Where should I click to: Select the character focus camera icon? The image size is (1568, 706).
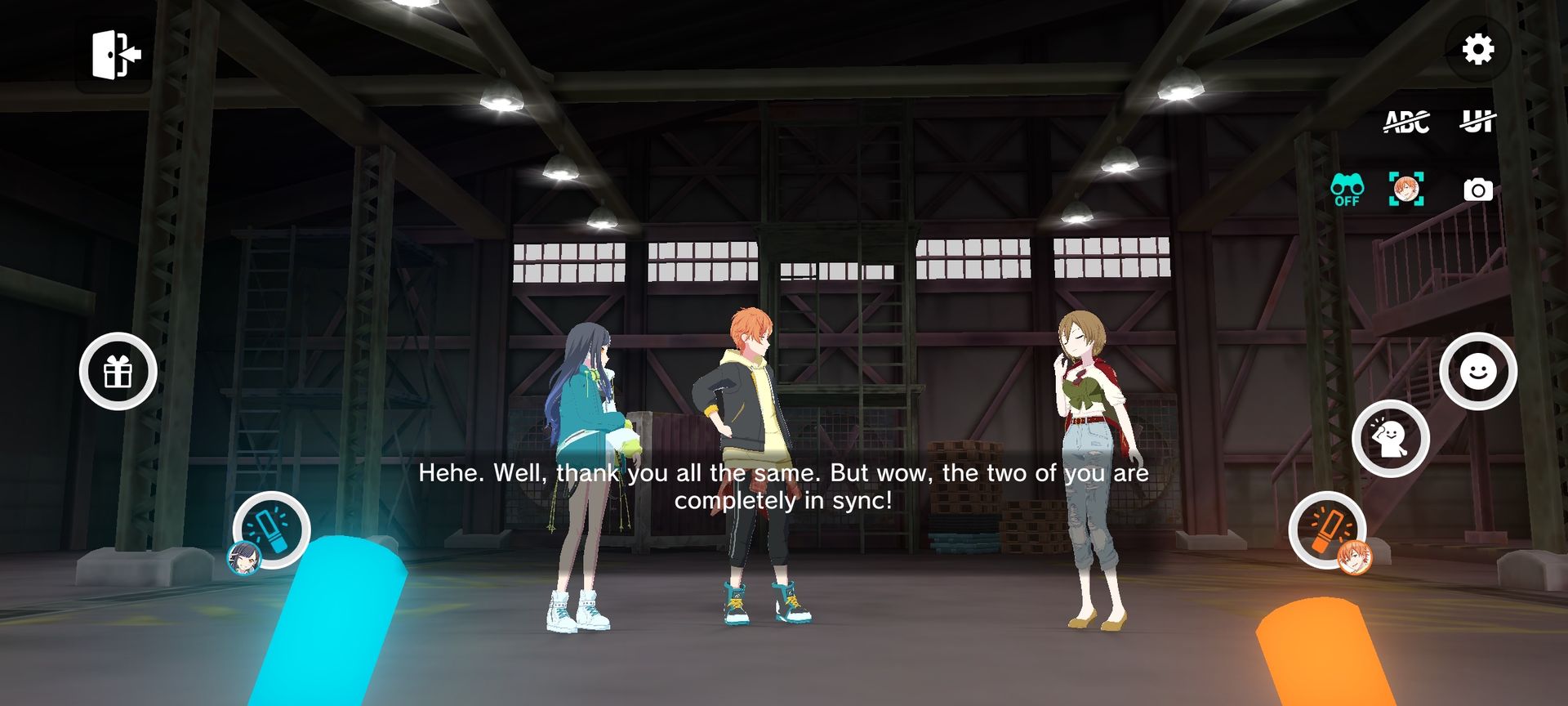(1406, 190)
